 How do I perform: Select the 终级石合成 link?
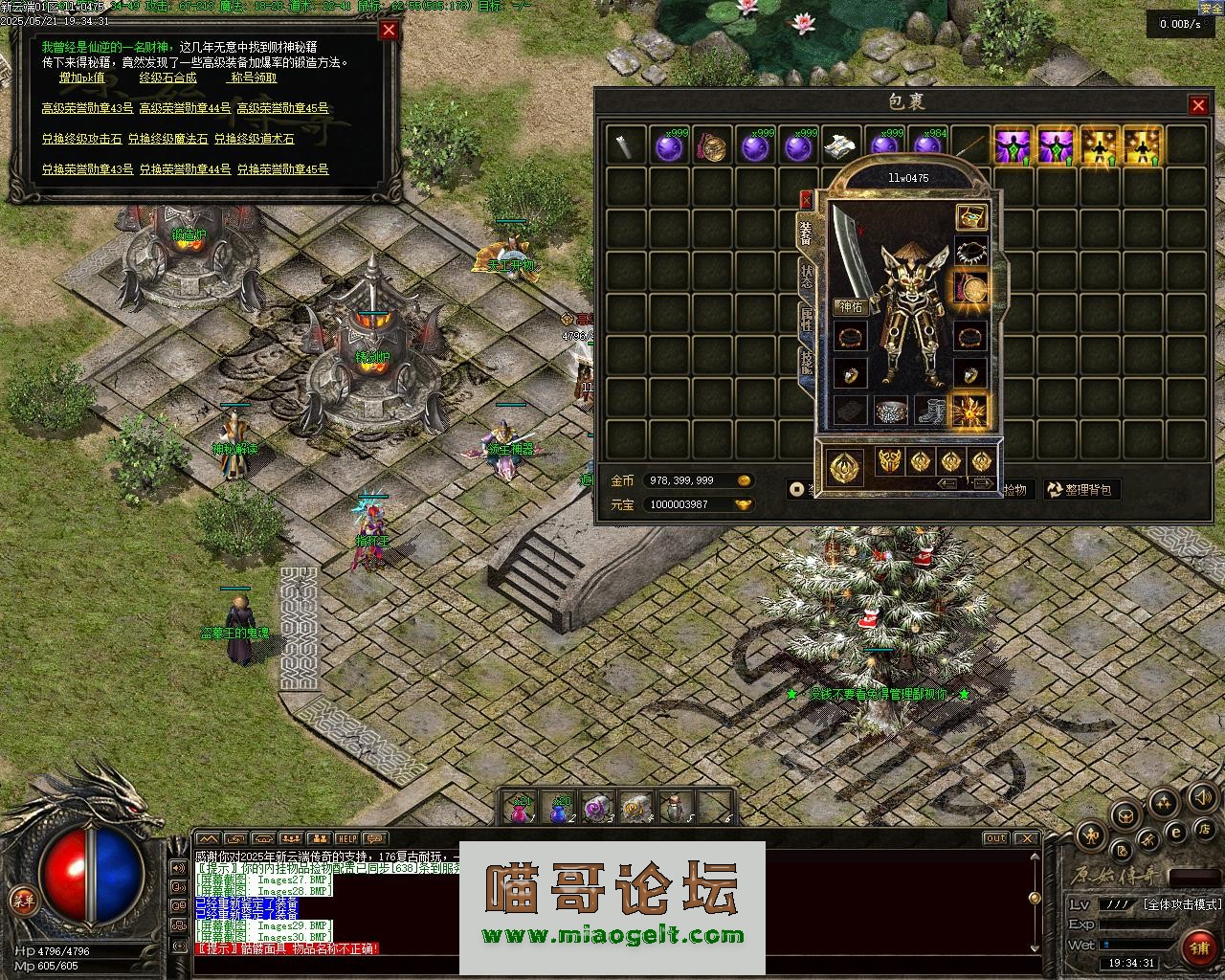pyautogui.click(x=167, y=78)
